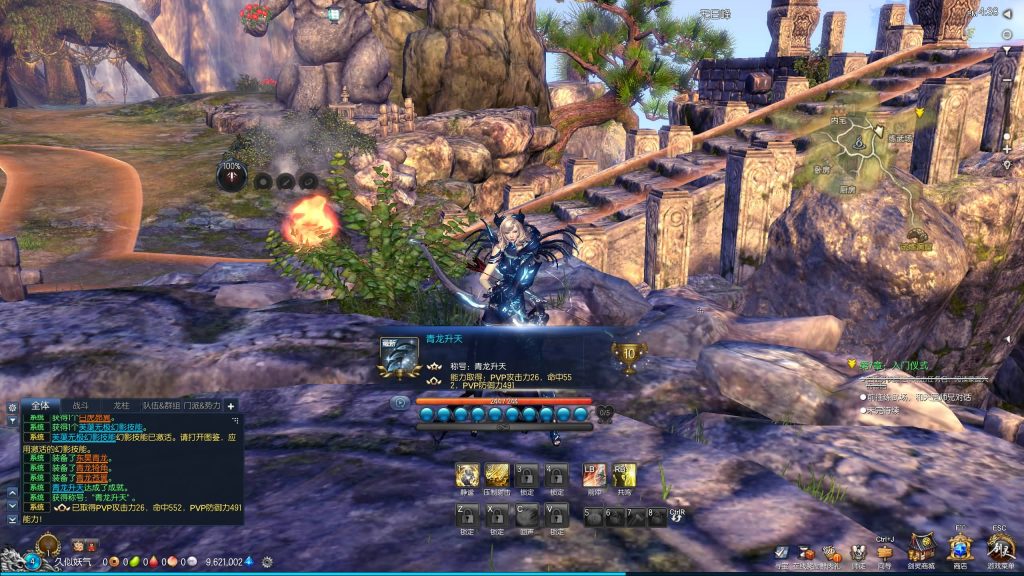This screenshot has height=576, width=1024.
Task: Switch to the 队伍&群组 chat tab
Action: (161, 405)
